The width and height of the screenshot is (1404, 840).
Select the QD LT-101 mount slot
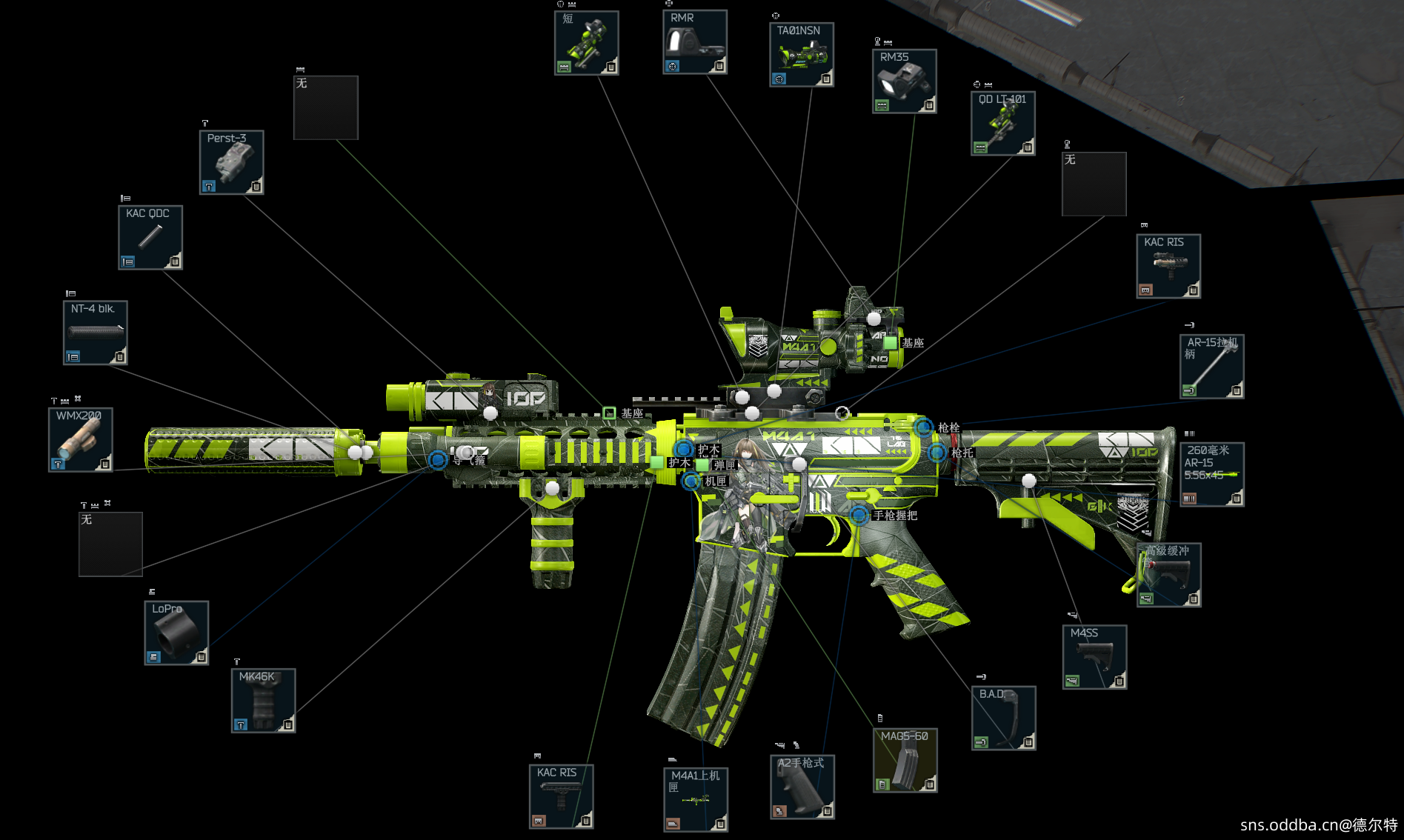pos(1003,124)
